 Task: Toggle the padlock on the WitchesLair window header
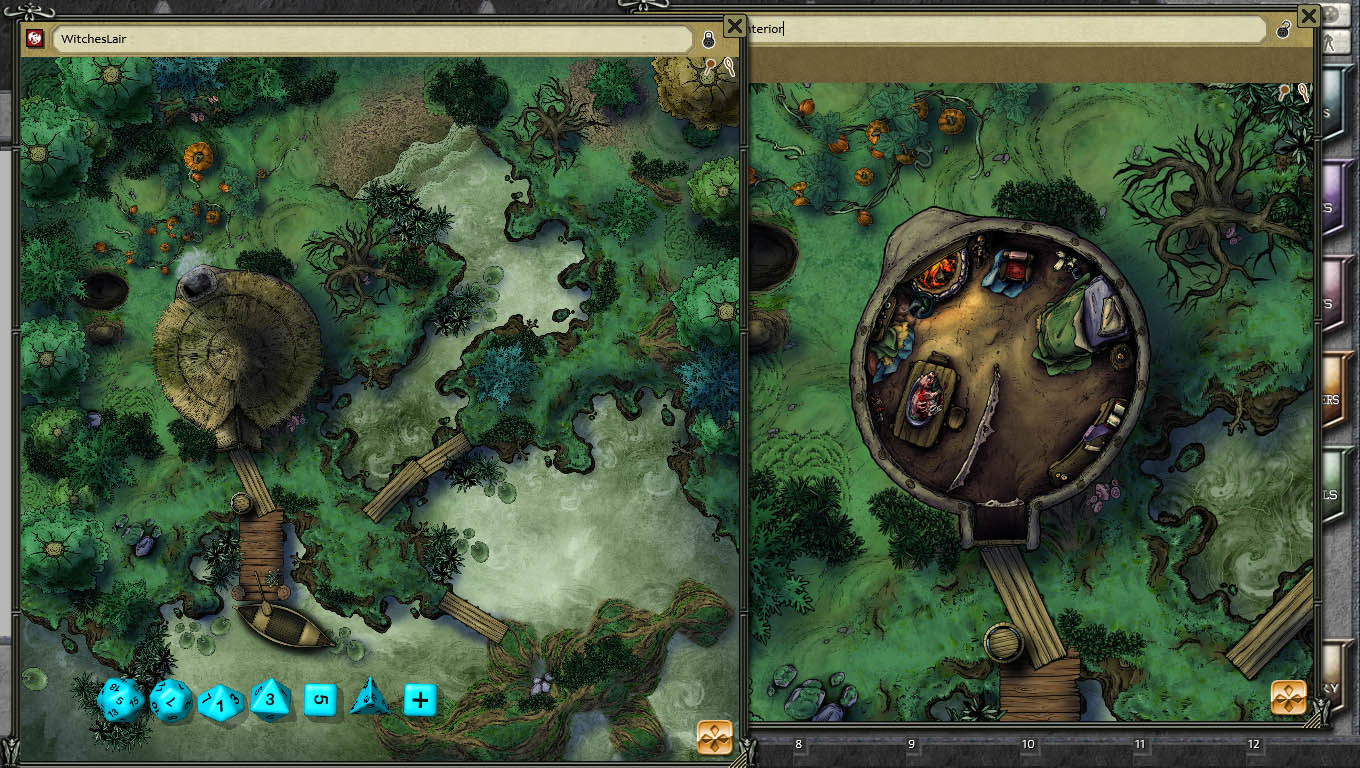pyautogui.click(x=708, y=40)
